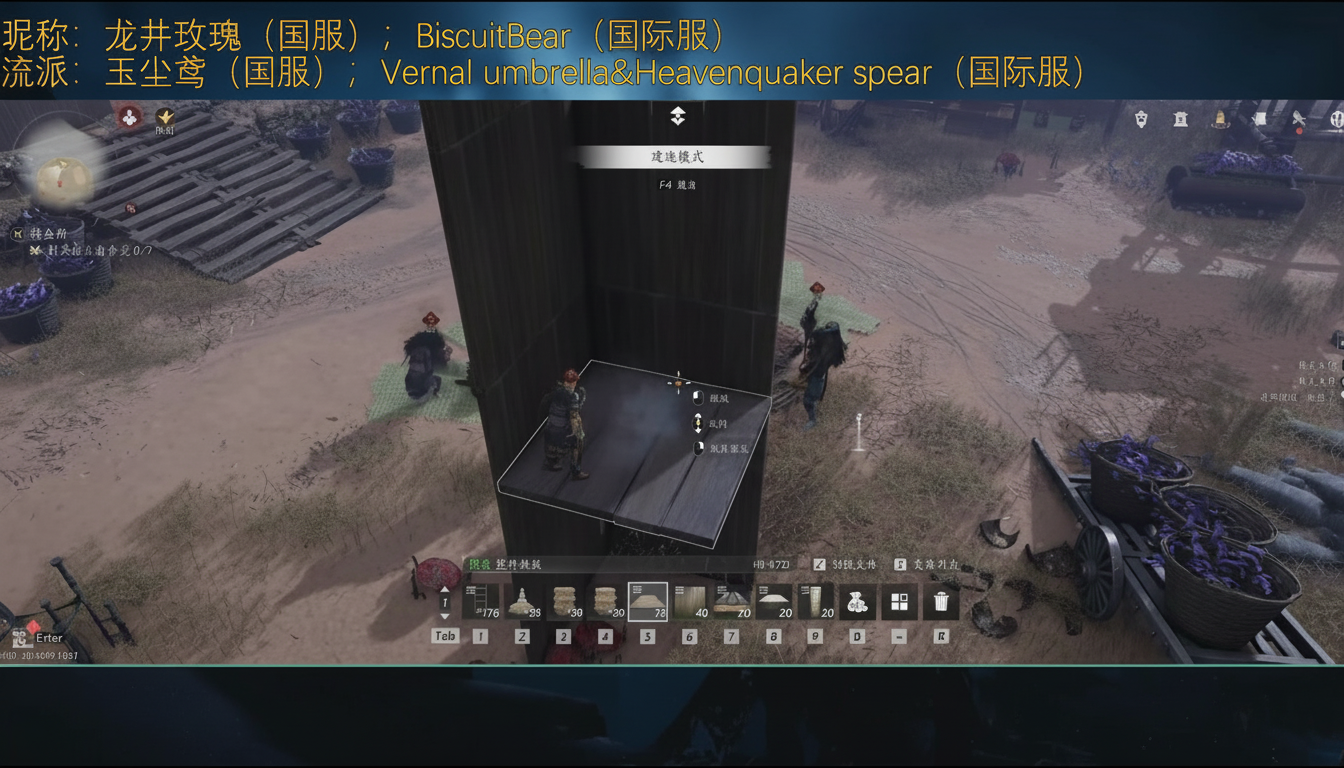Open the materials bag icon in hotbar slot 0
Viewport: 1344px width, 768px height.
pos(857,601)
